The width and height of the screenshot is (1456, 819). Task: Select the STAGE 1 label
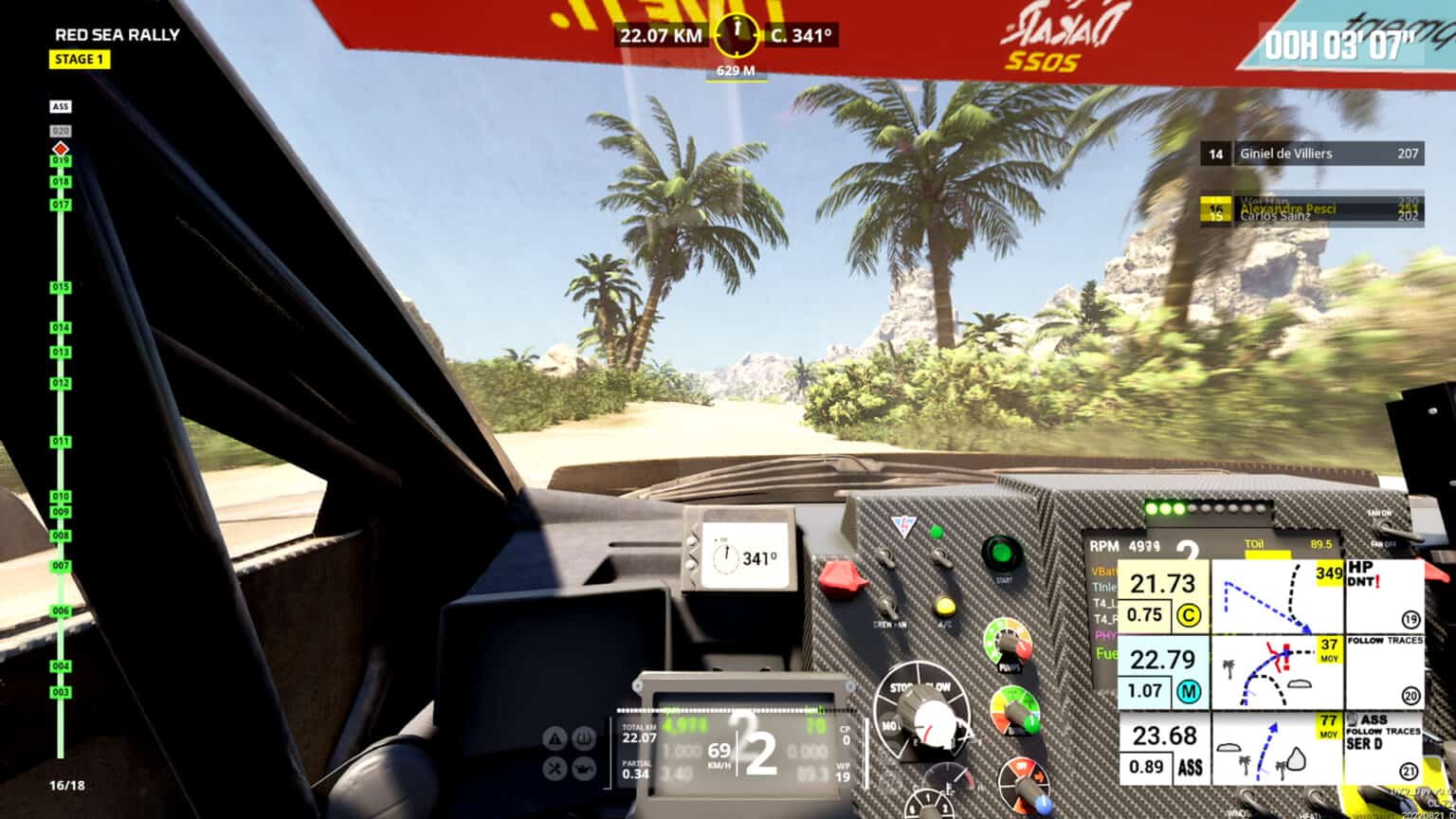click(80, 60)
